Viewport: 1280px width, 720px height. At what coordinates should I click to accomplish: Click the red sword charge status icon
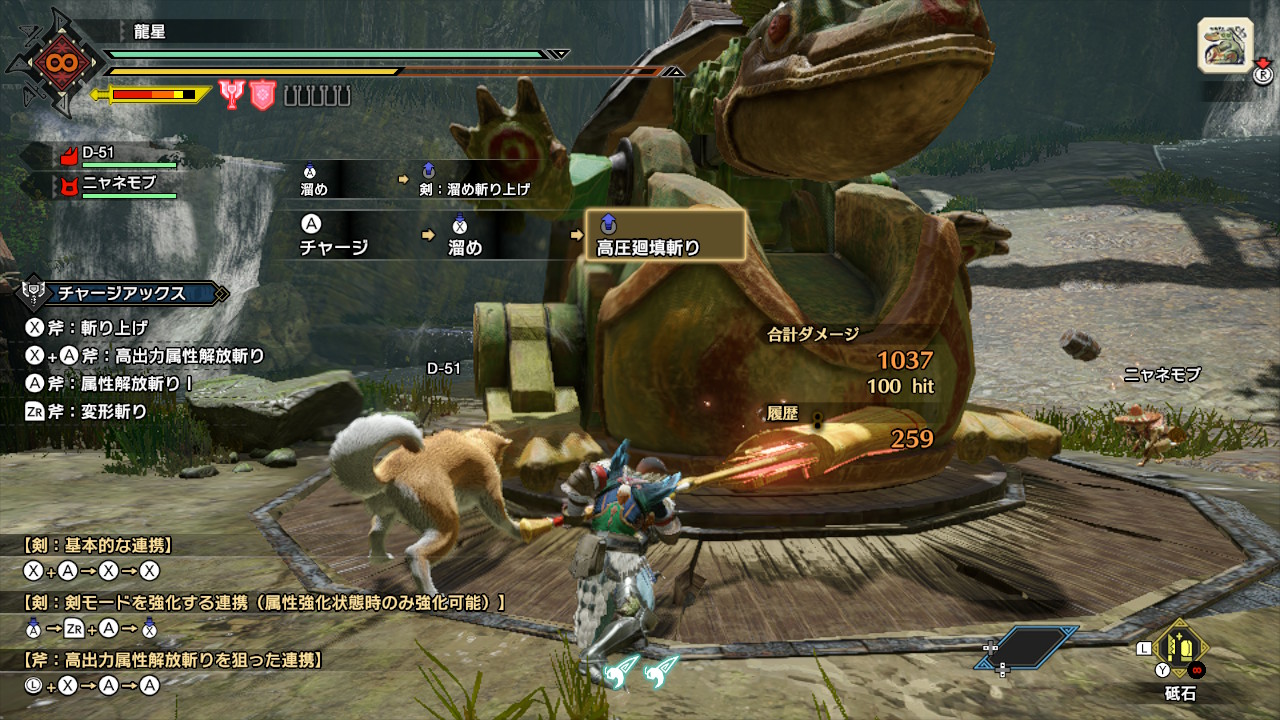[232, 95]
